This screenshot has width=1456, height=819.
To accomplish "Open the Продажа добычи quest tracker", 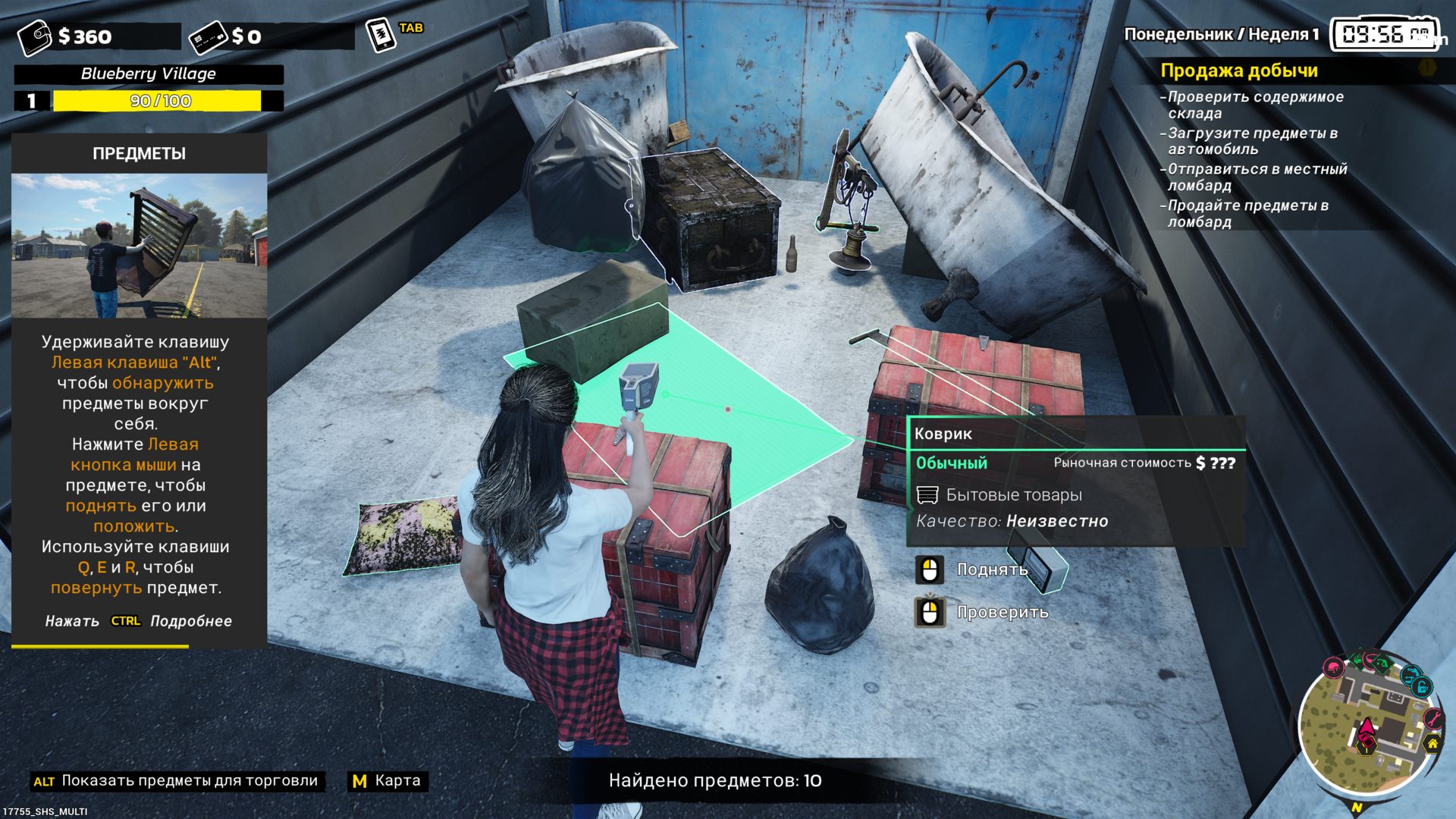I will (1238, 71).
